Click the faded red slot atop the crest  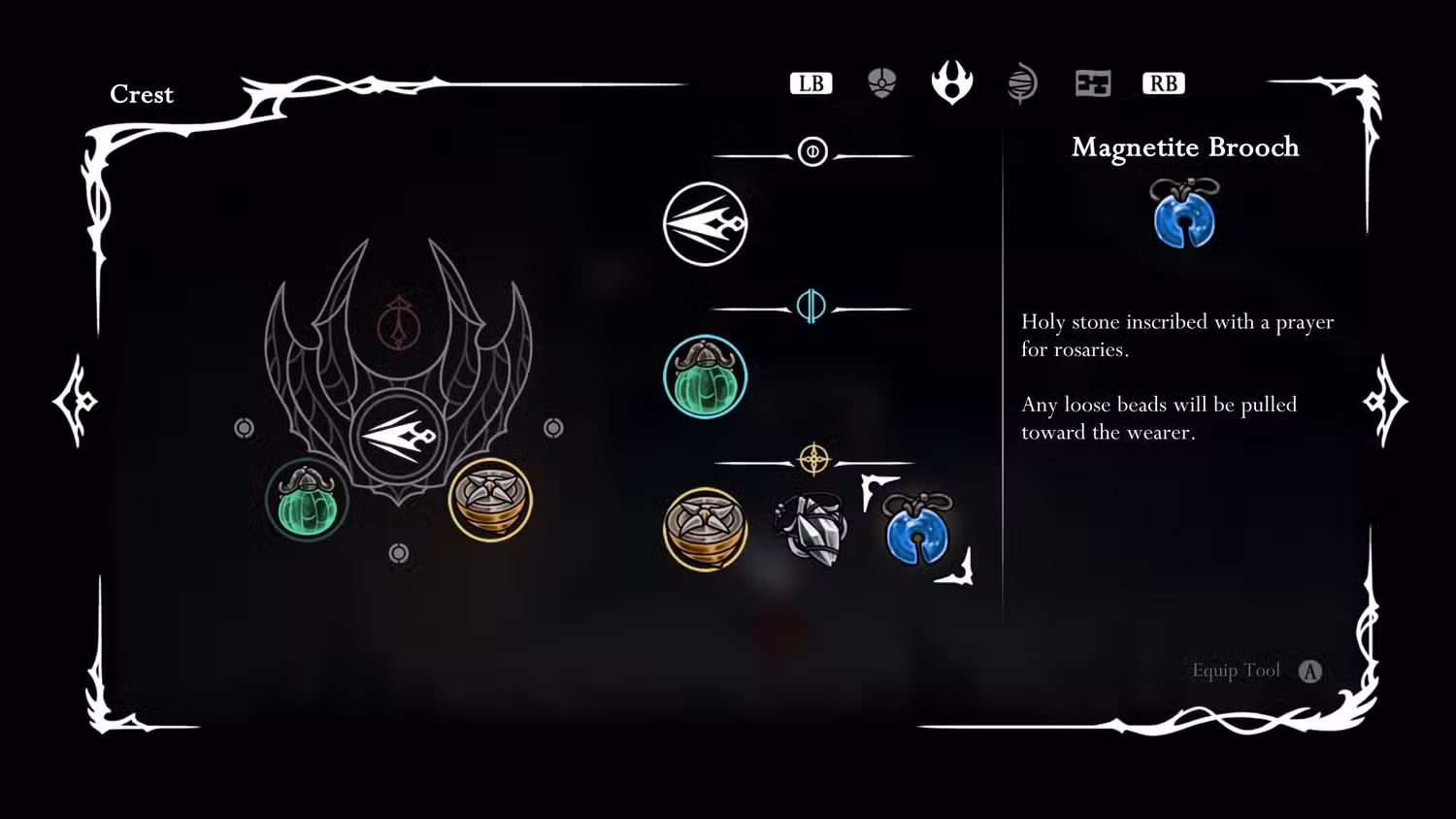(x=397, y=323)
